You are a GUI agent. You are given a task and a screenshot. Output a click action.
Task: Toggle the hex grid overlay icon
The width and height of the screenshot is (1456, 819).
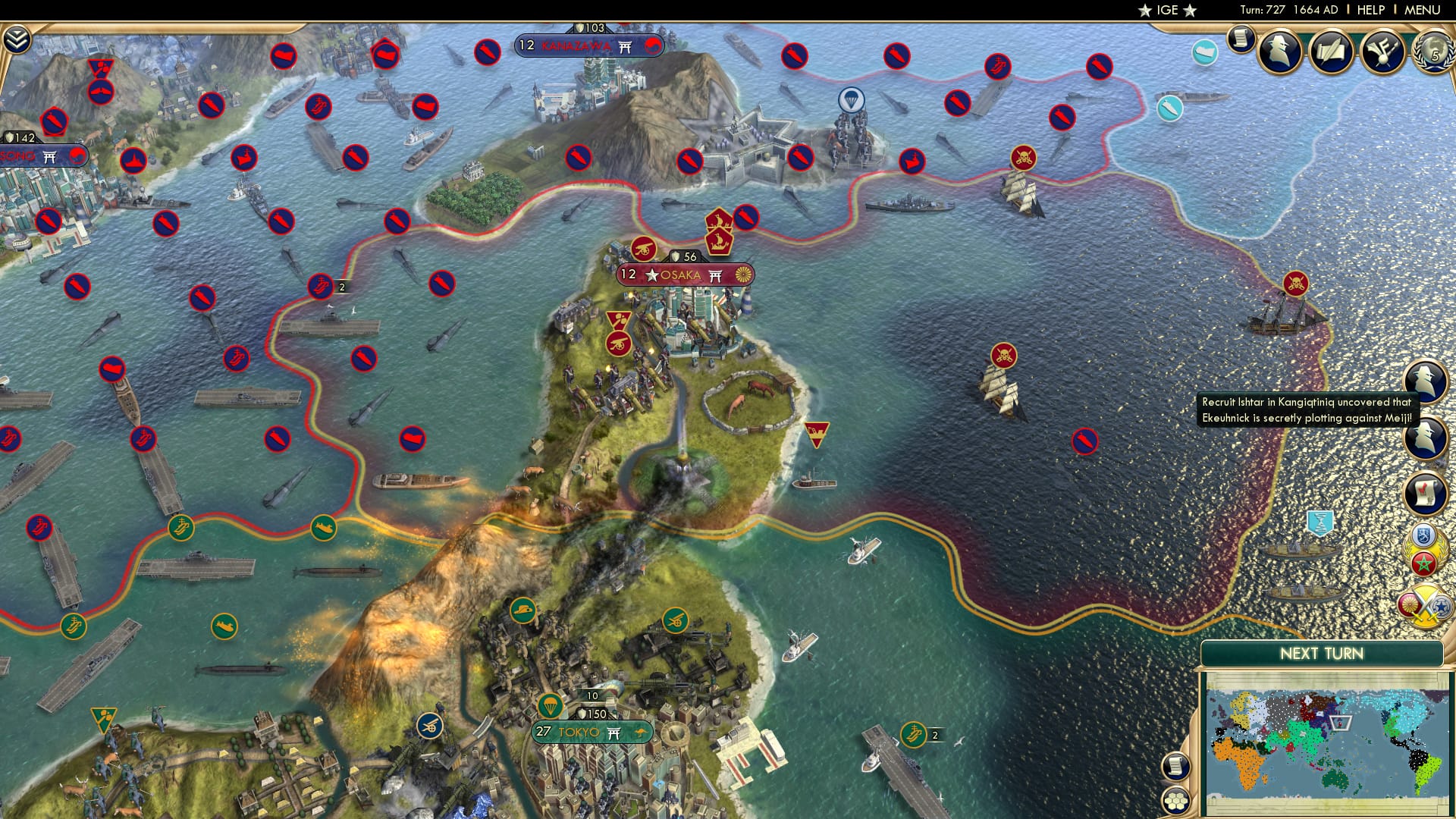[x=1176, y=800]
